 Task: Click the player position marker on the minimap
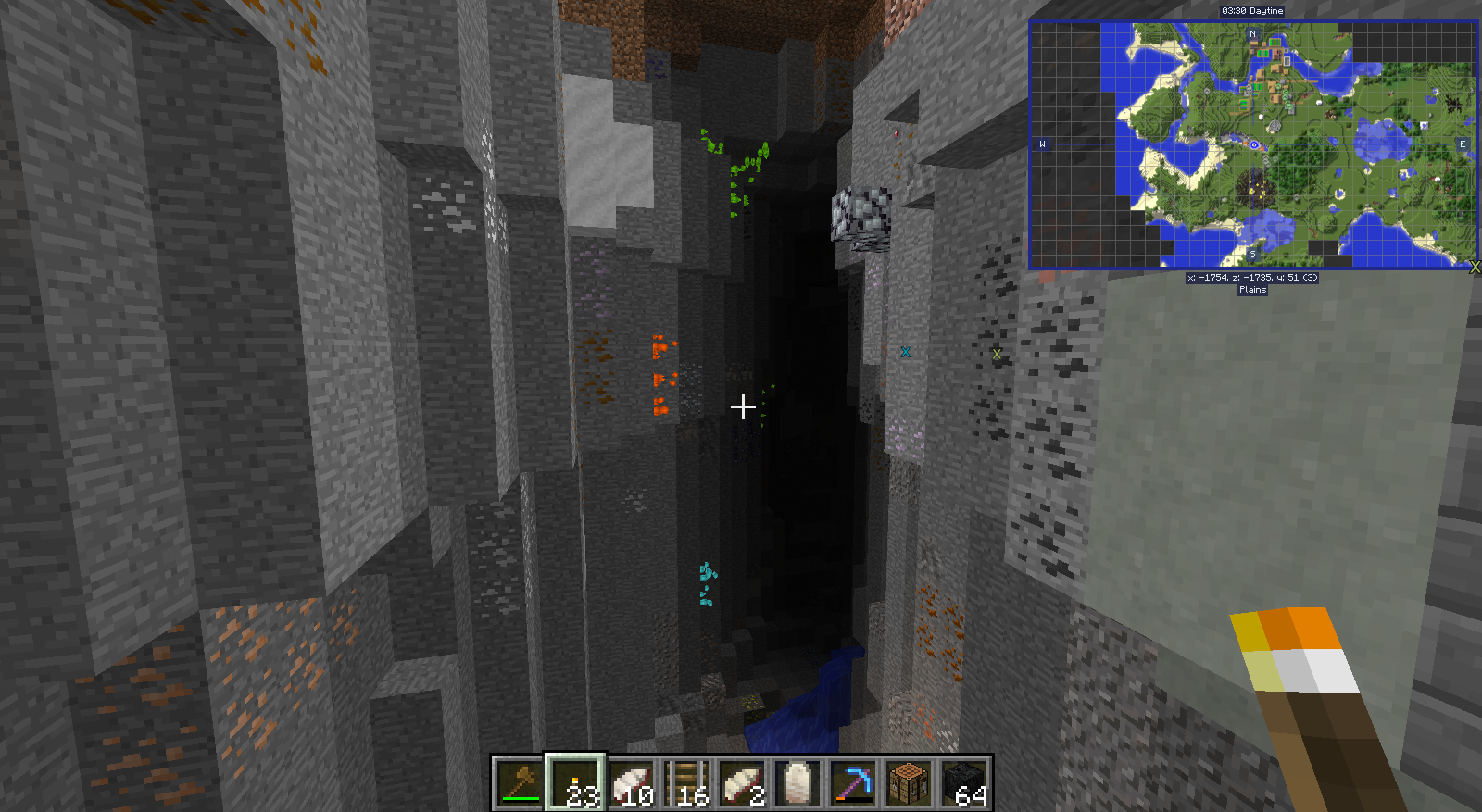pyautogui.click(x=1255, y=145)
